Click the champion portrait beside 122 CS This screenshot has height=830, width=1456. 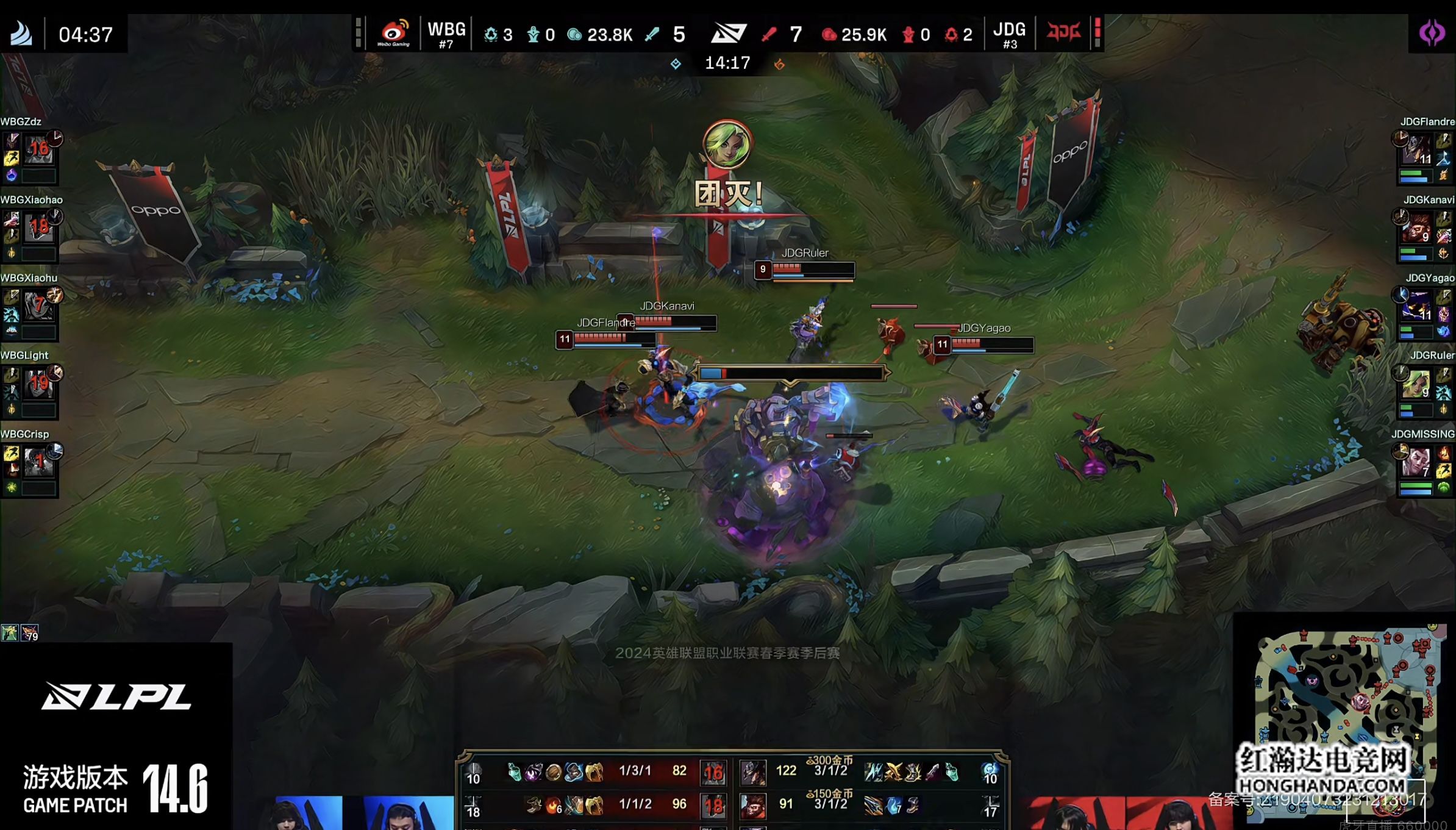tap(753, 772)
